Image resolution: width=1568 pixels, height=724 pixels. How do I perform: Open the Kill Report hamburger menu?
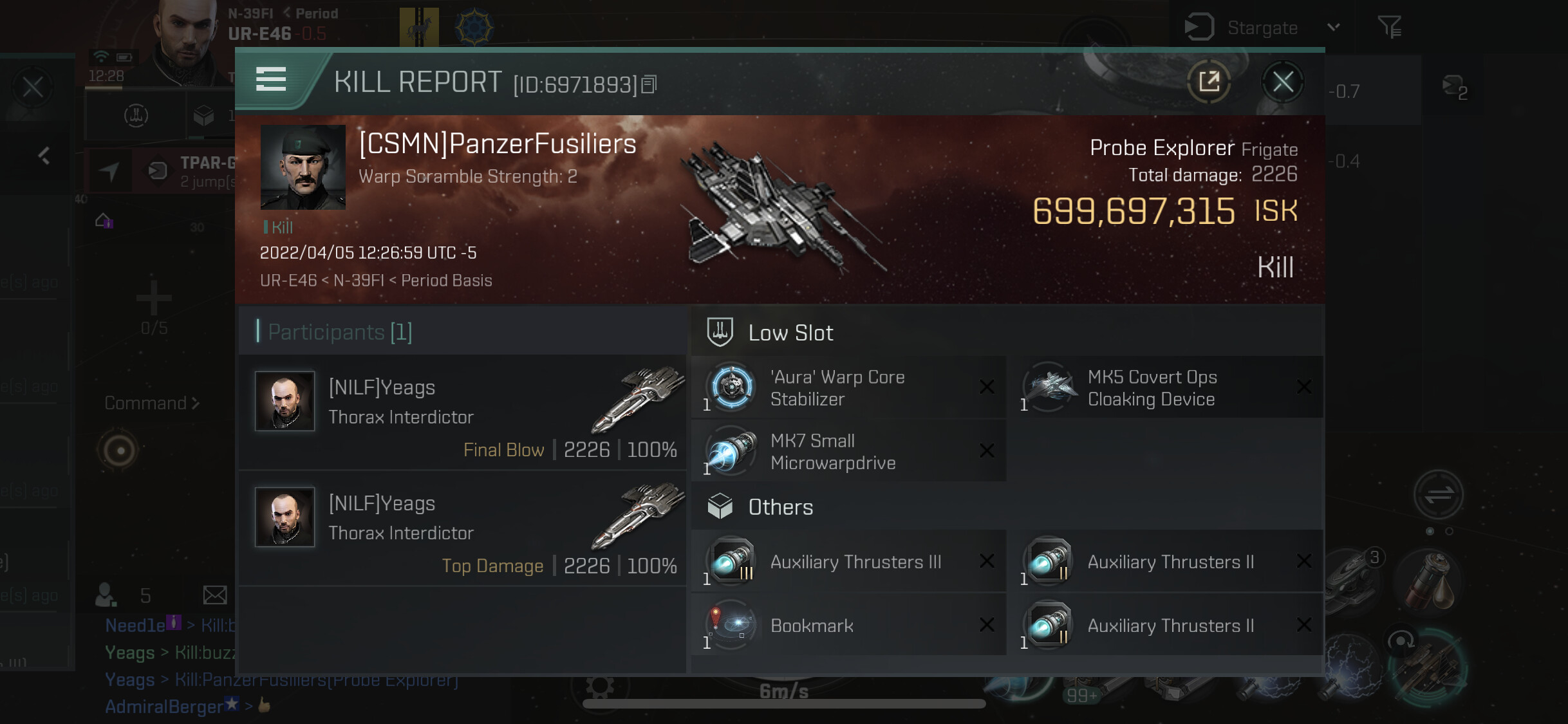pyautogui.click(x=271, y=80)
